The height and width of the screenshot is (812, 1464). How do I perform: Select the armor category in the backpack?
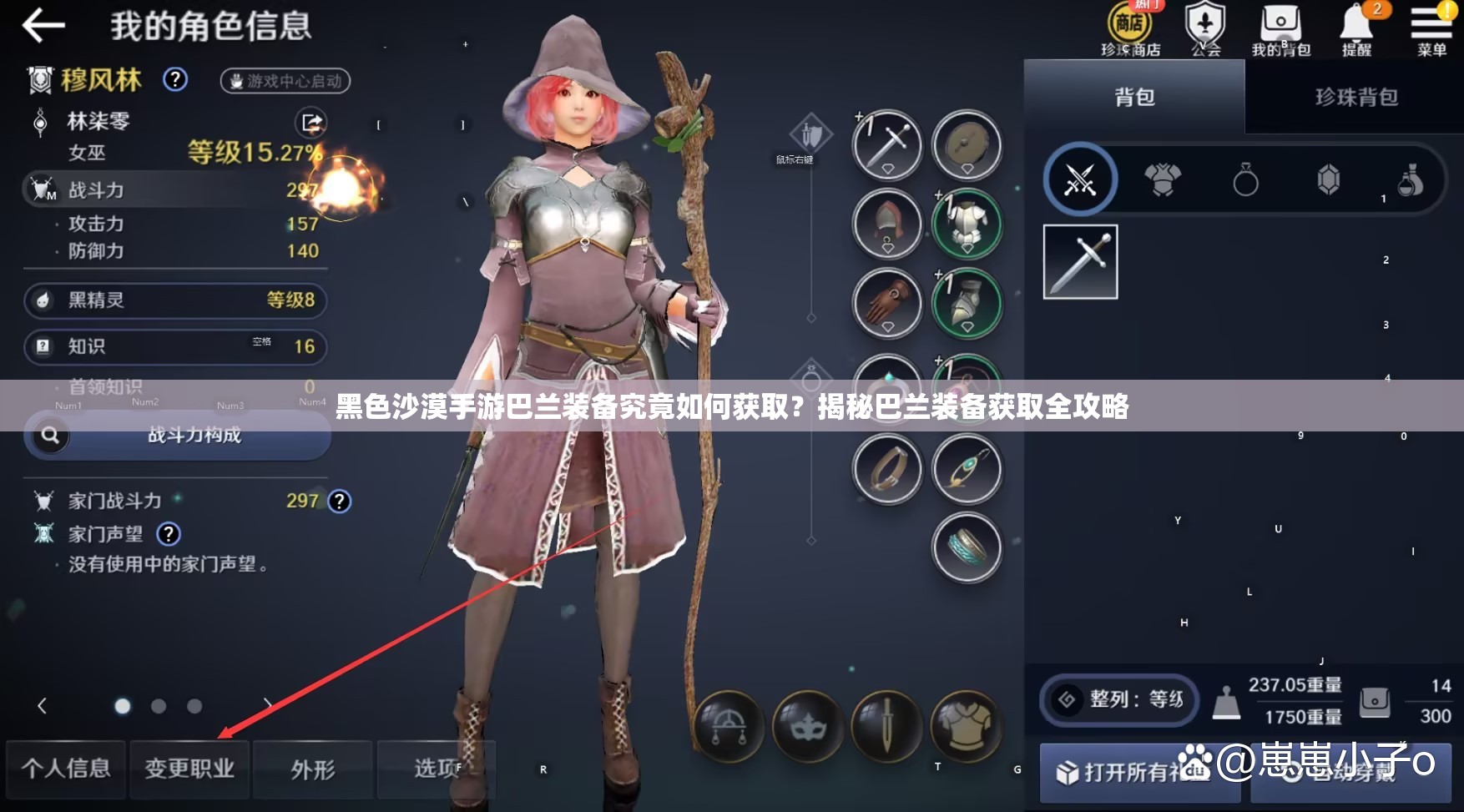pos(1163,181)
